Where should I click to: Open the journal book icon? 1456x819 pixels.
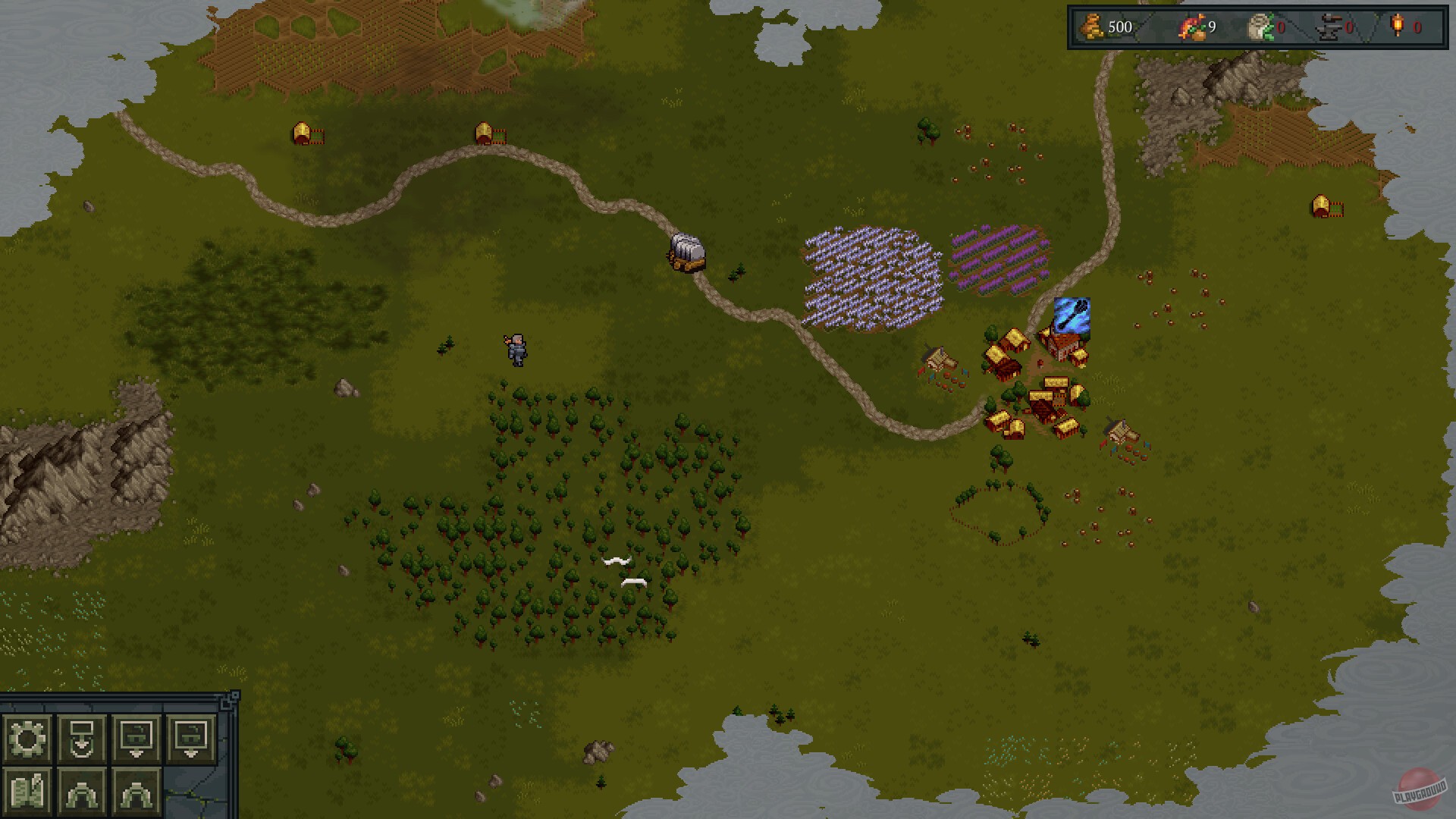27,791
